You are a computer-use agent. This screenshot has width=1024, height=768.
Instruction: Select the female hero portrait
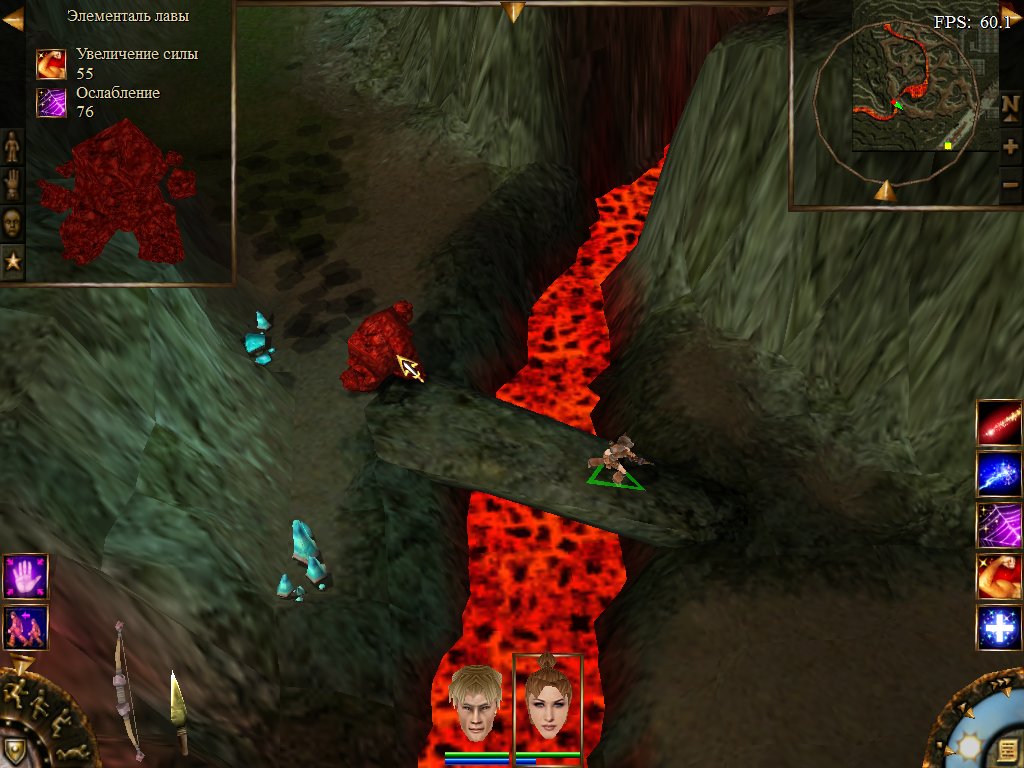(547, 702)
